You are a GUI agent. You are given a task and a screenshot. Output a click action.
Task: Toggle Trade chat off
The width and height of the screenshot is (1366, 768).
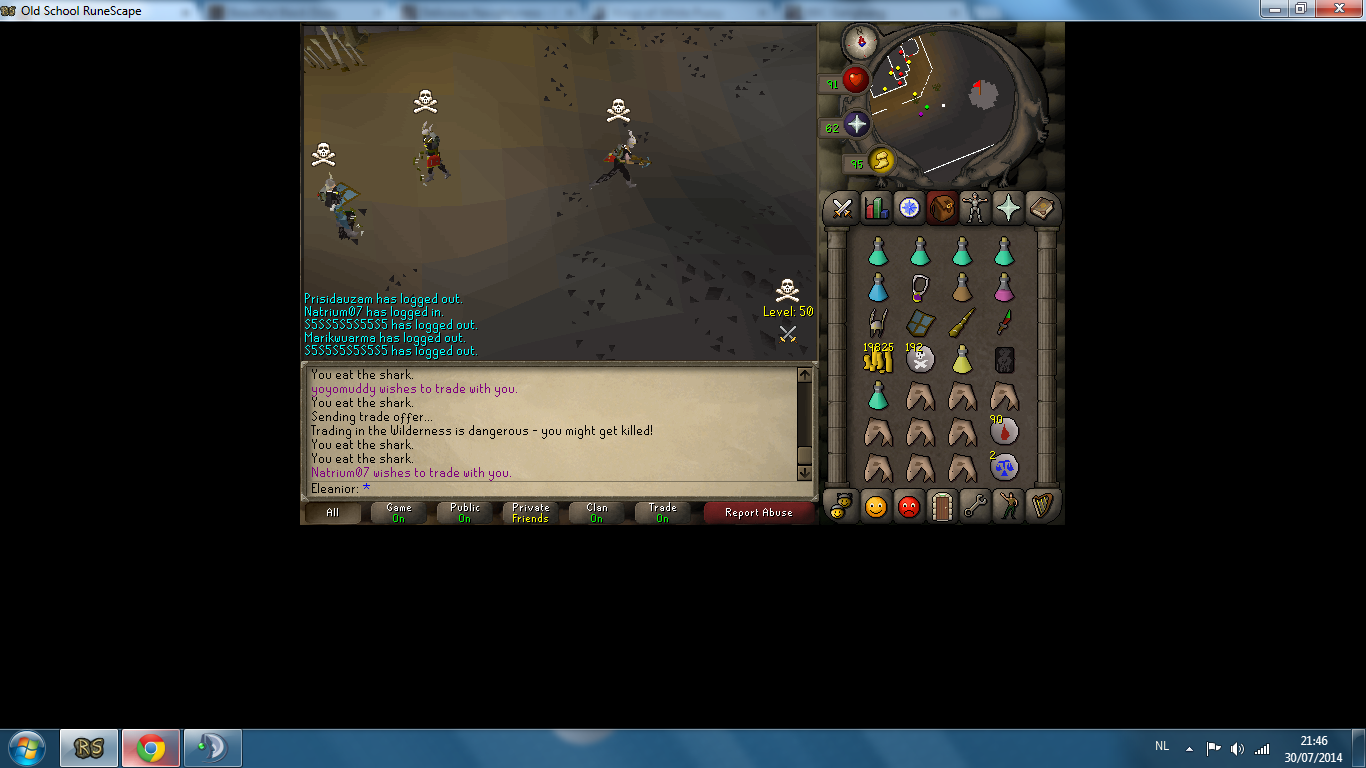pyautogui.click(x=662, y=512)
